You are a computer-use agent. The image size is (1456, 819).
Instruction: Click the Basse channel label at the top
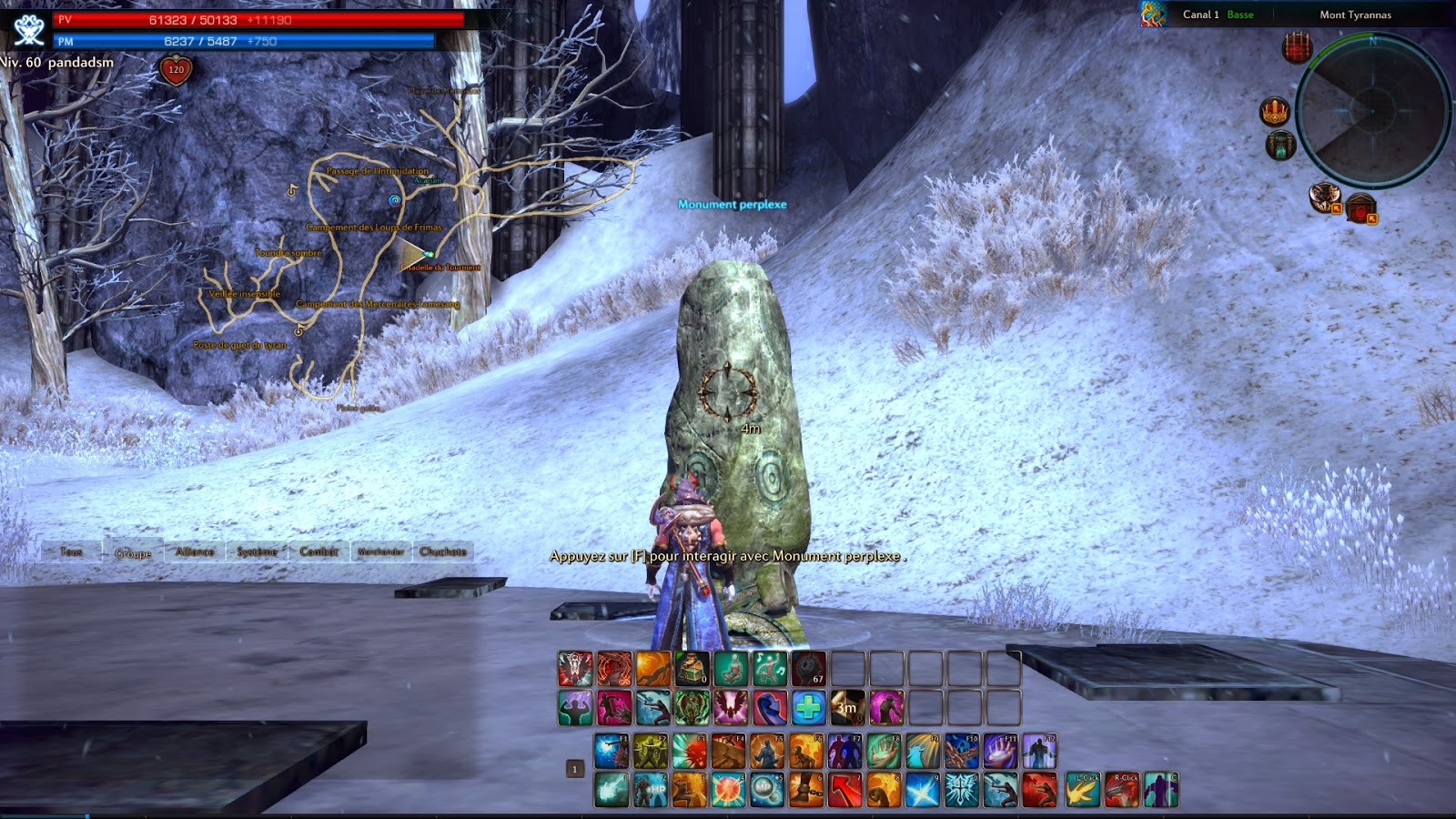[x=1239, y=15]
